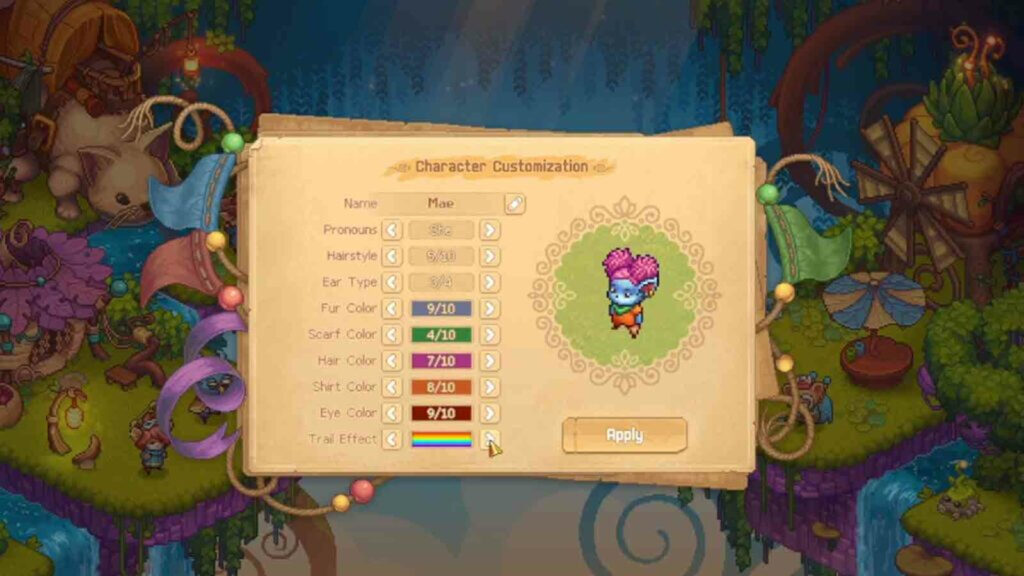Screen dimensions: 1024x576
Task: Cycle Hair Color forward
Action: tap(489, 361)
